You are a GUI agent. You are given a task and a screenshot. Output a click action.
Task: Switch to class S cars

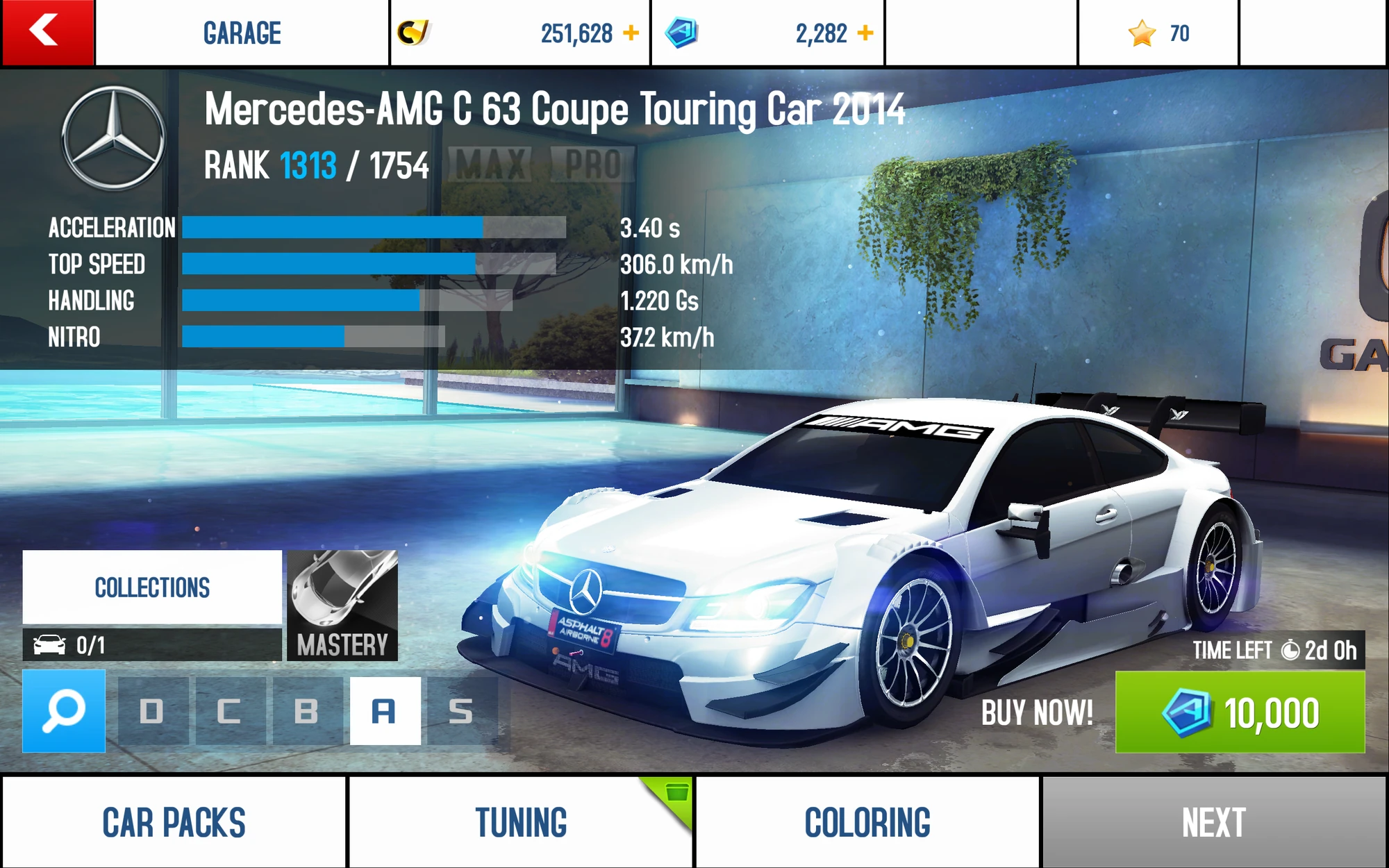[x=461, y=711]
